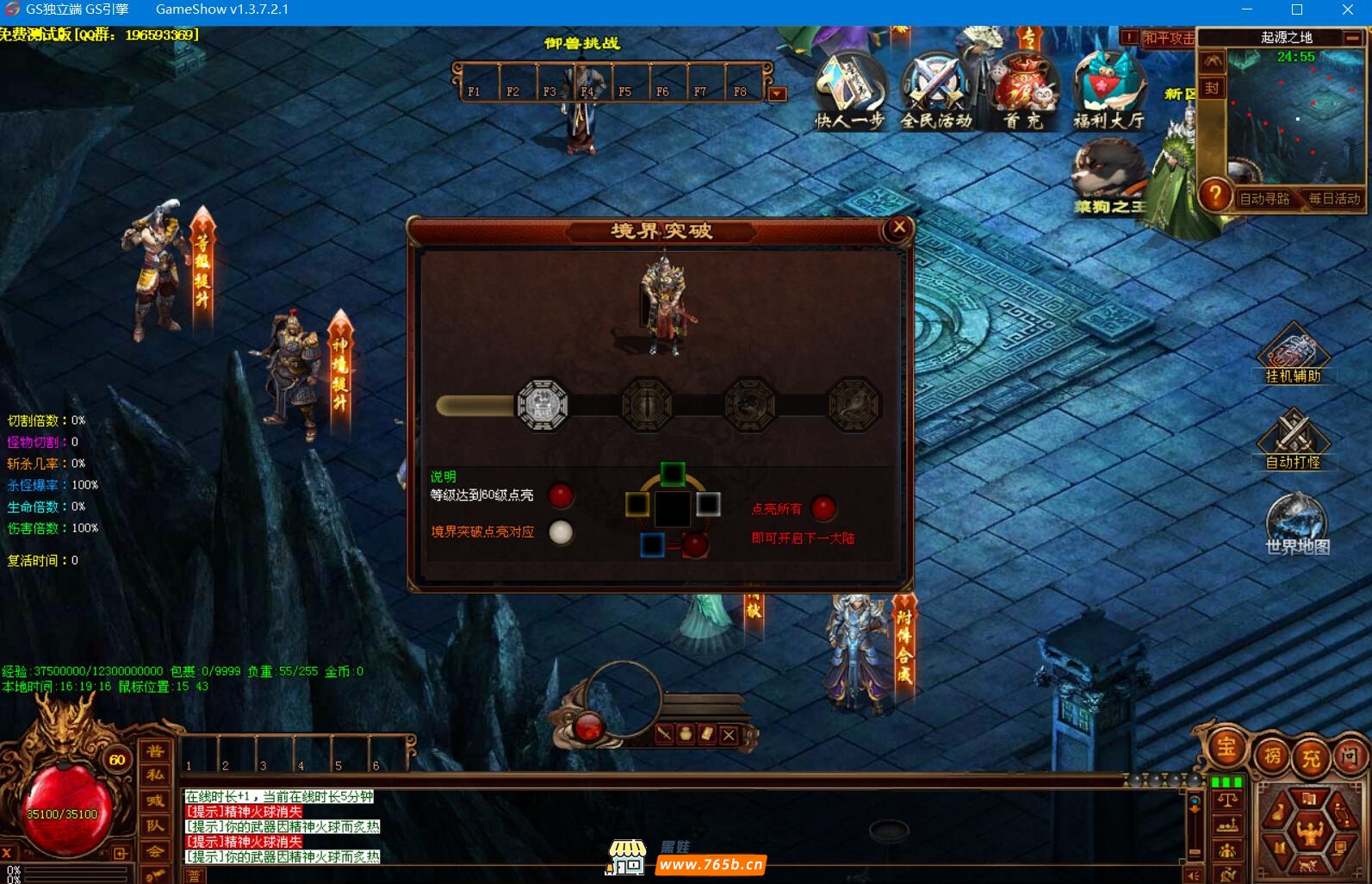1372x884 pixels.
Task: Open the 世界地图 world map
Action: [x=1296, y=523]
